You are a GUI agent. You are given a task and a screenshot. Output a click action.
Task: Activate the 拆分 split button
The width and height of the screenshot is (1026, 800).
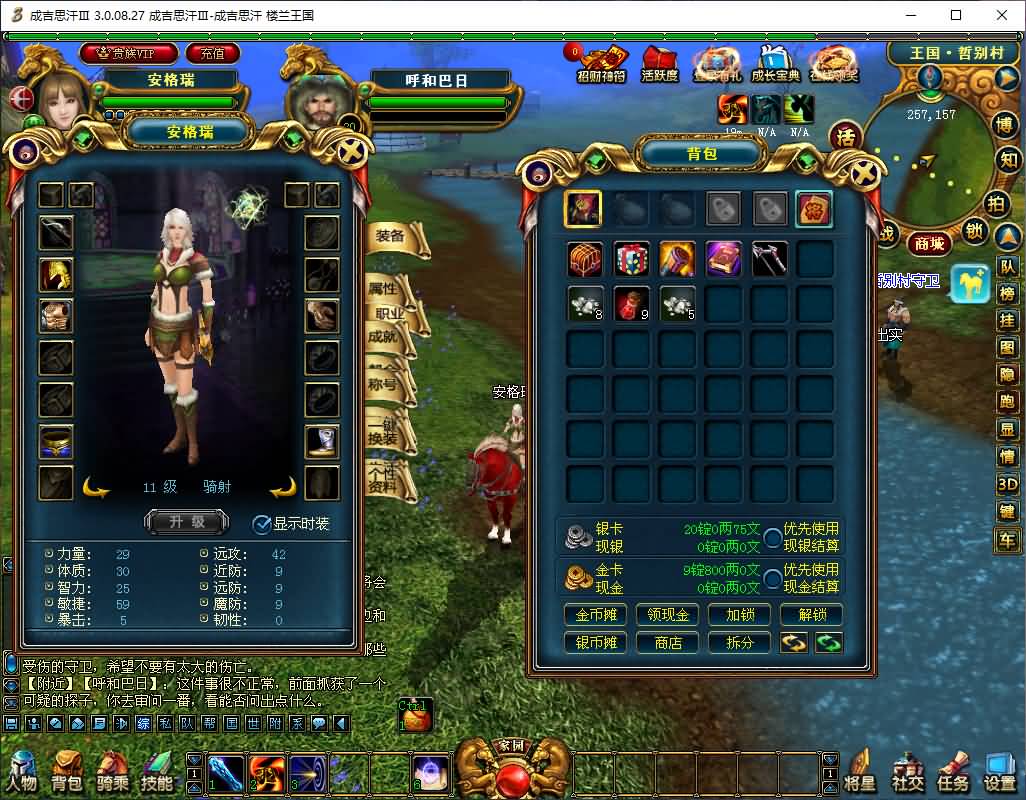(x=740, y=643)
